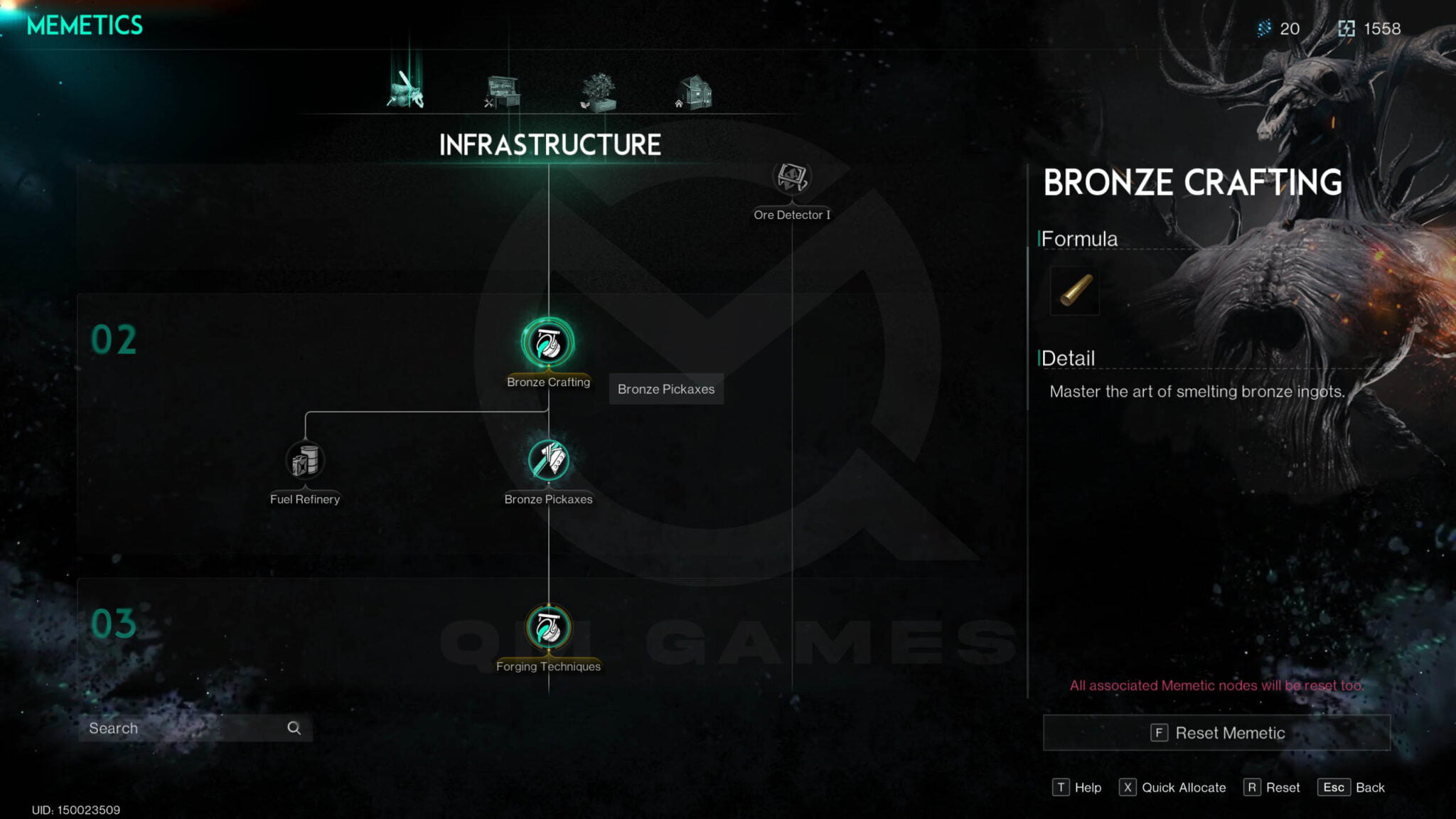Open the farming planter category tab
This screenshot has width=1456, height=819.
[x=597, y=91]
